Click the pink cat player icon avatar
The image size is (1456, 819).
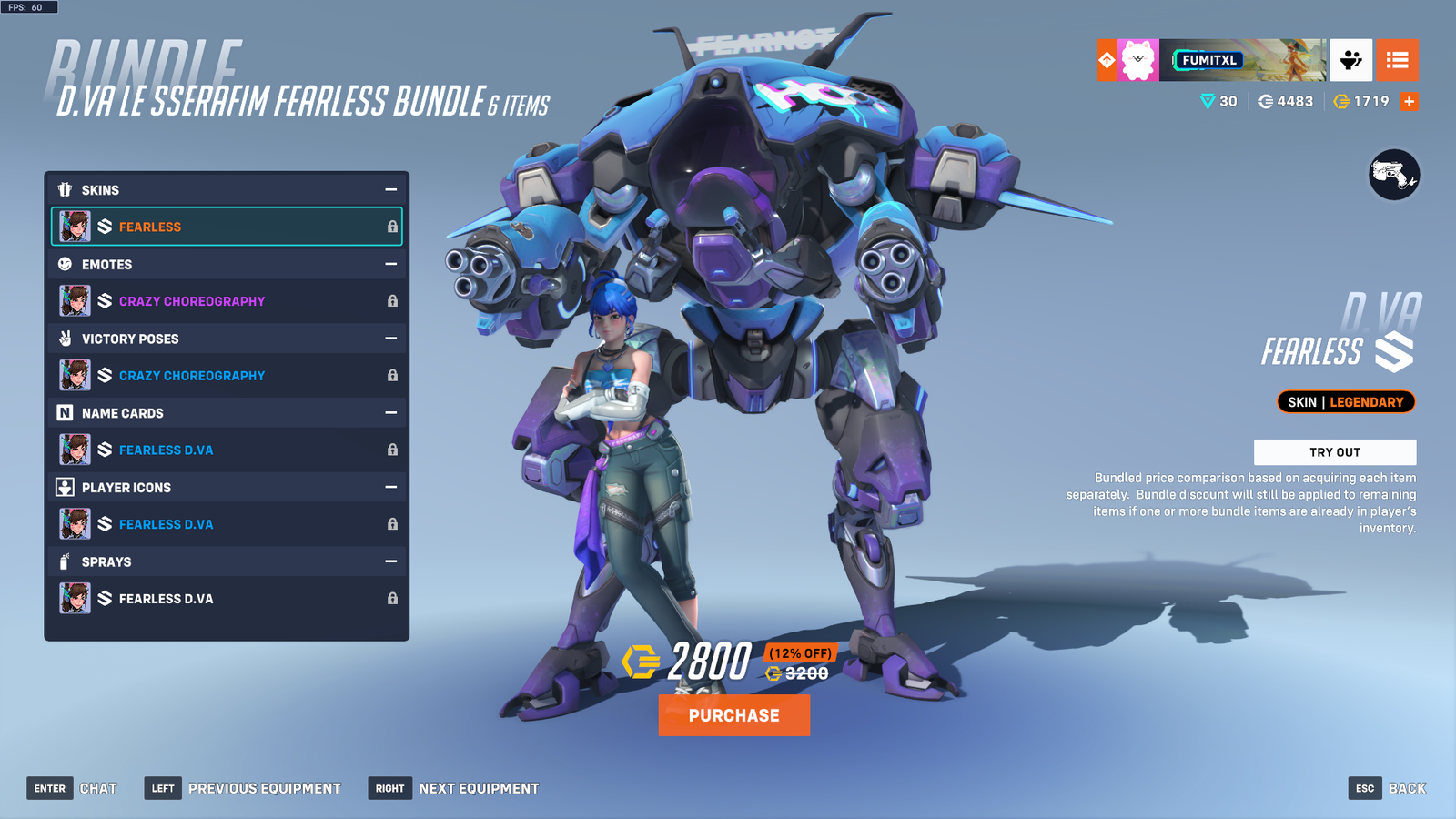click(1139, 60)
